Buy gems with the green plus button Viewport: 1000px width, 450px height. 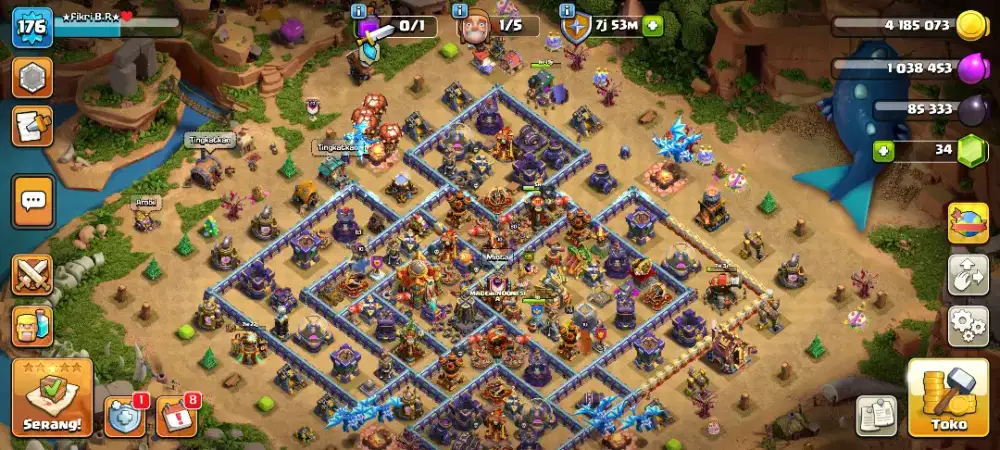click(884, 152)
